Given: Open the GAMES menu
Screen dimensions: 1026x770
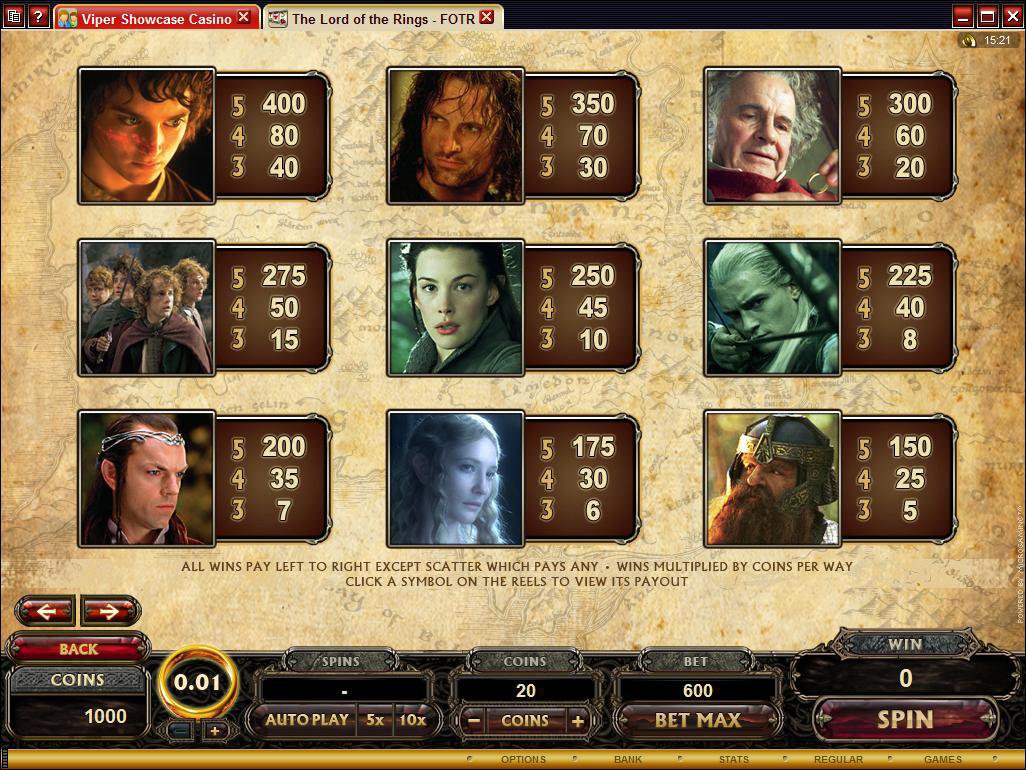Looking at the screenshot, I should pos(942,760).
